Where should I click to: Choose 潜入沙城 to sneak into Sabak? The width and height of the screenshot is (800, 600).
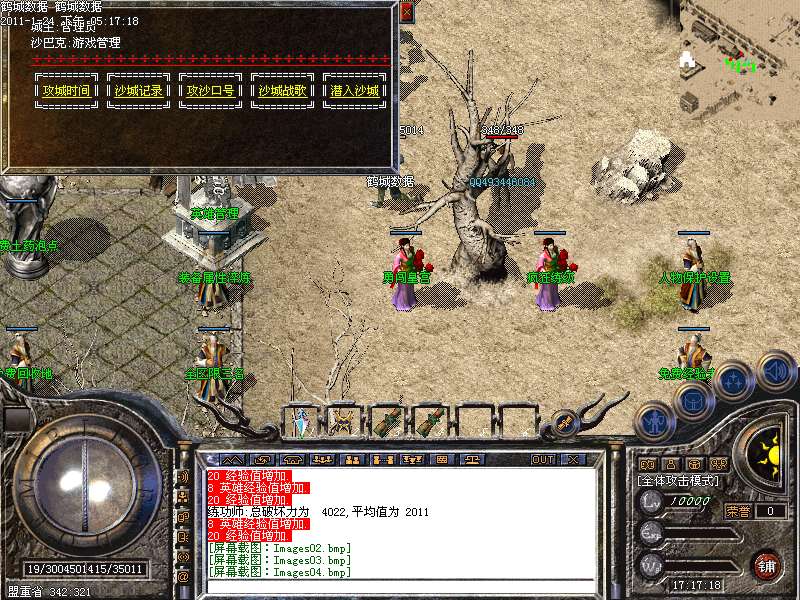coord(354,90)
